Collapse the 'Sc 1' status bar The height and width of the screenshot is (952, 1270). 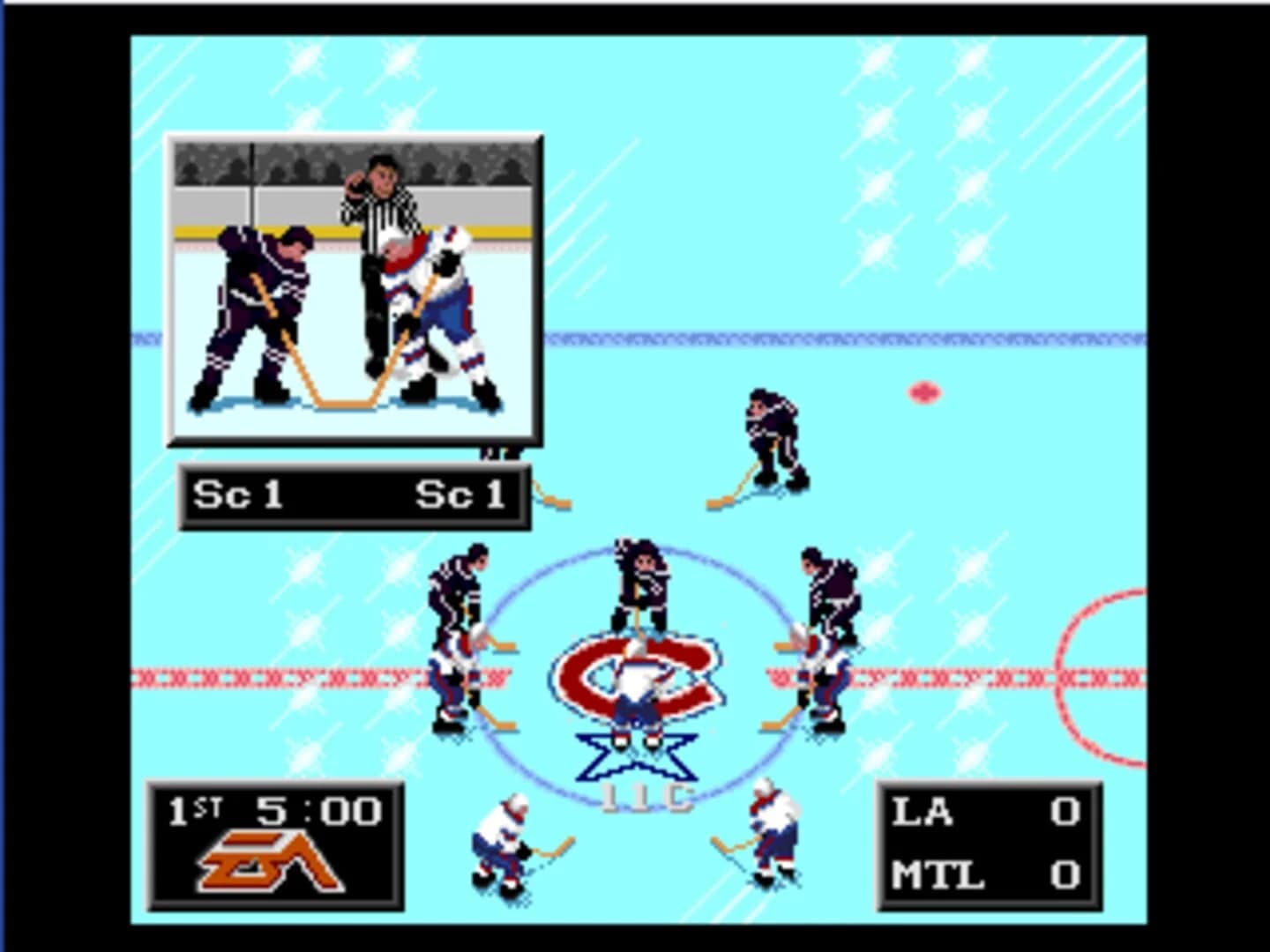pos(353,495)
